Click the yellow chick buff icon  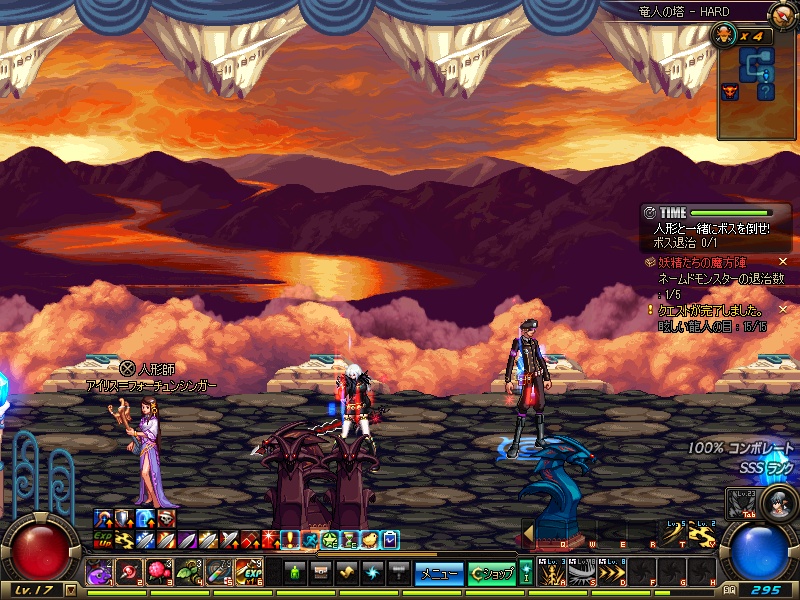pyautogui.click(x=370, y=540)
